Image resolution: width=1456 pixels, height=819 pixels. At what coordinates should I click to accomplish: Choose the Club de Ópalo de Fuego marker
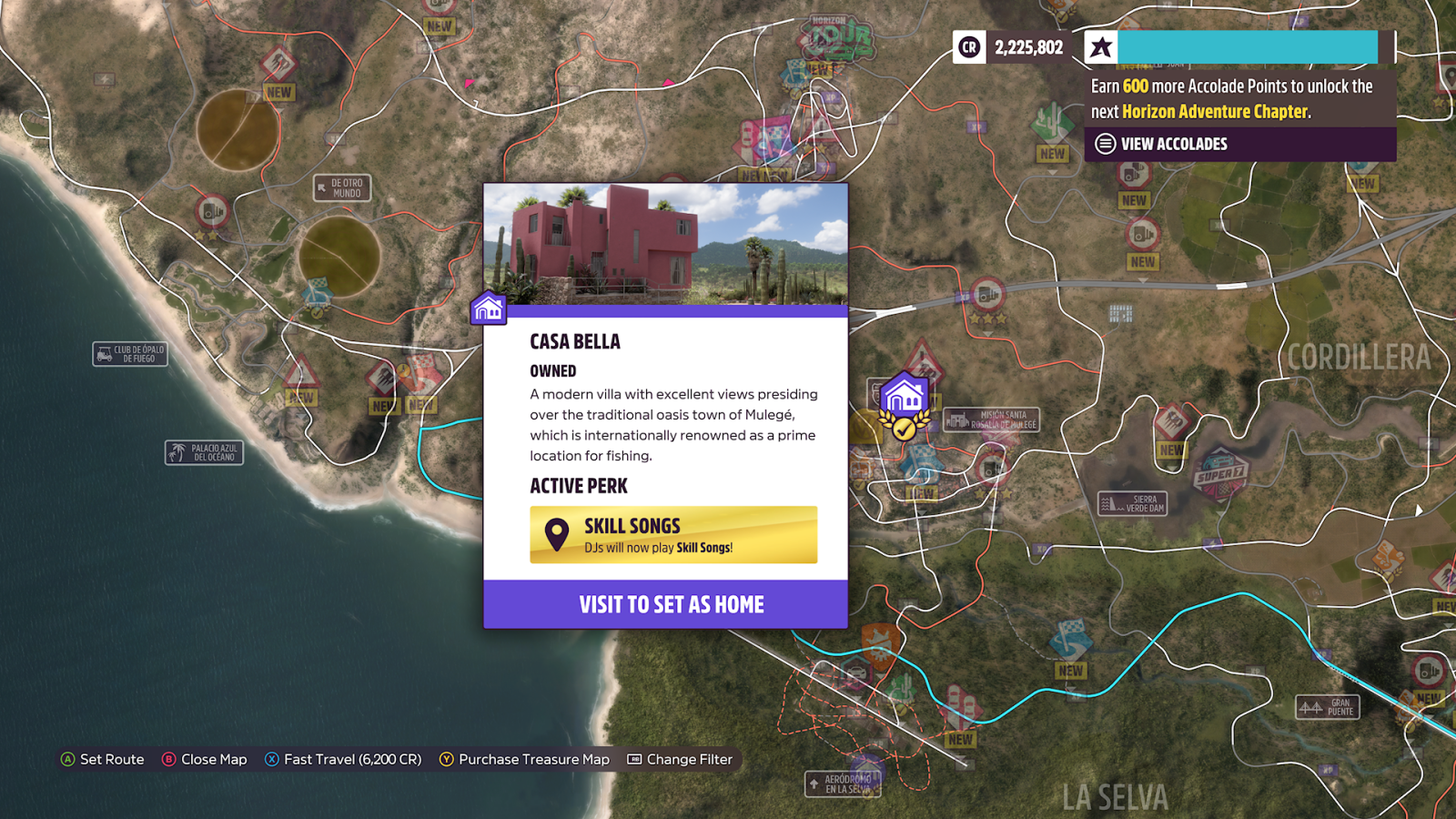coord(130,354)
